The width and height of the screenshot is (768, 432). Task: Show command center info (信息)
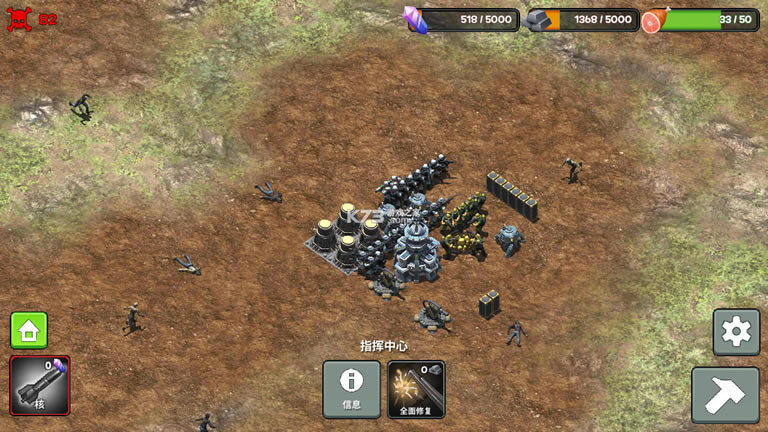(x=351, y=389)
